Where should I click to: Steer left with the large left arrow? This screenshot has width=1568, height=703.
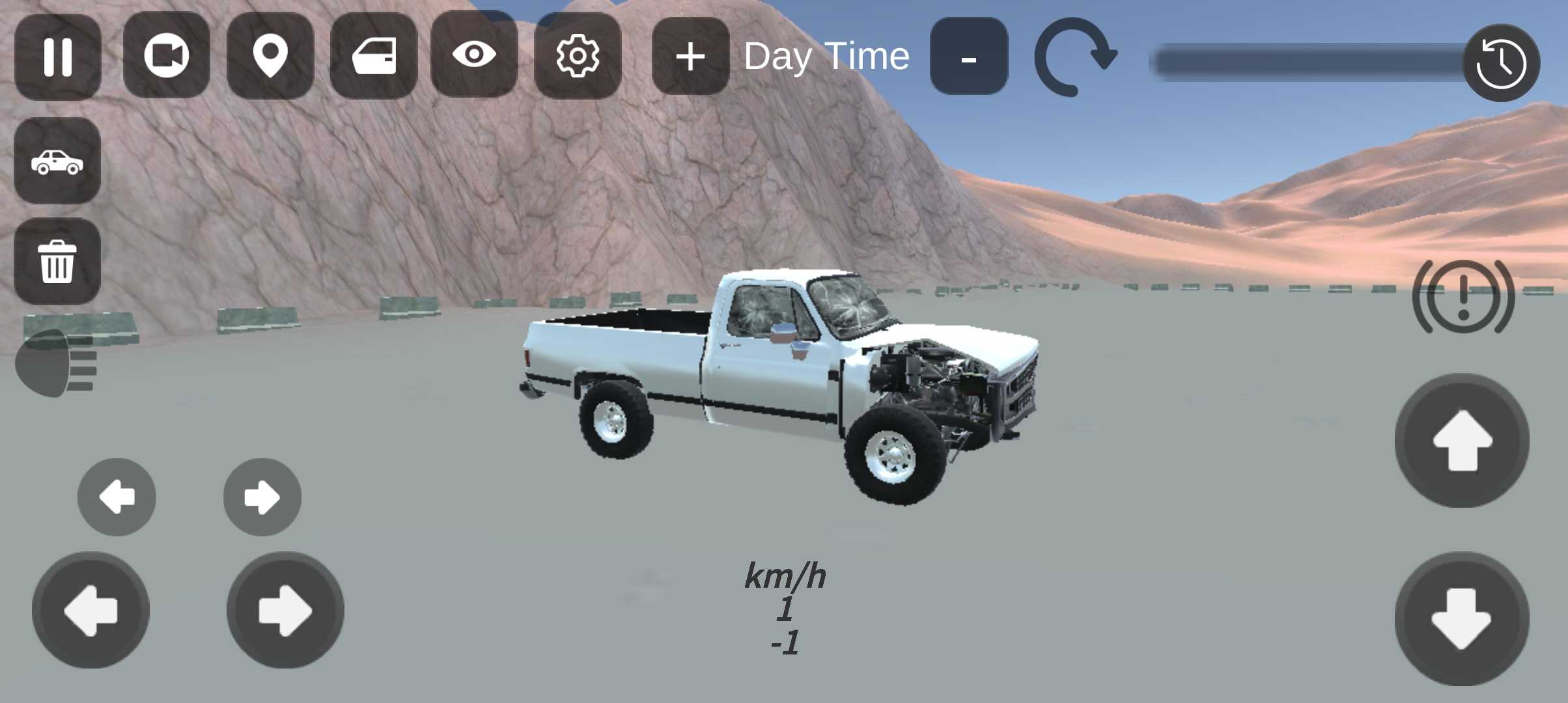click(91, 611)
